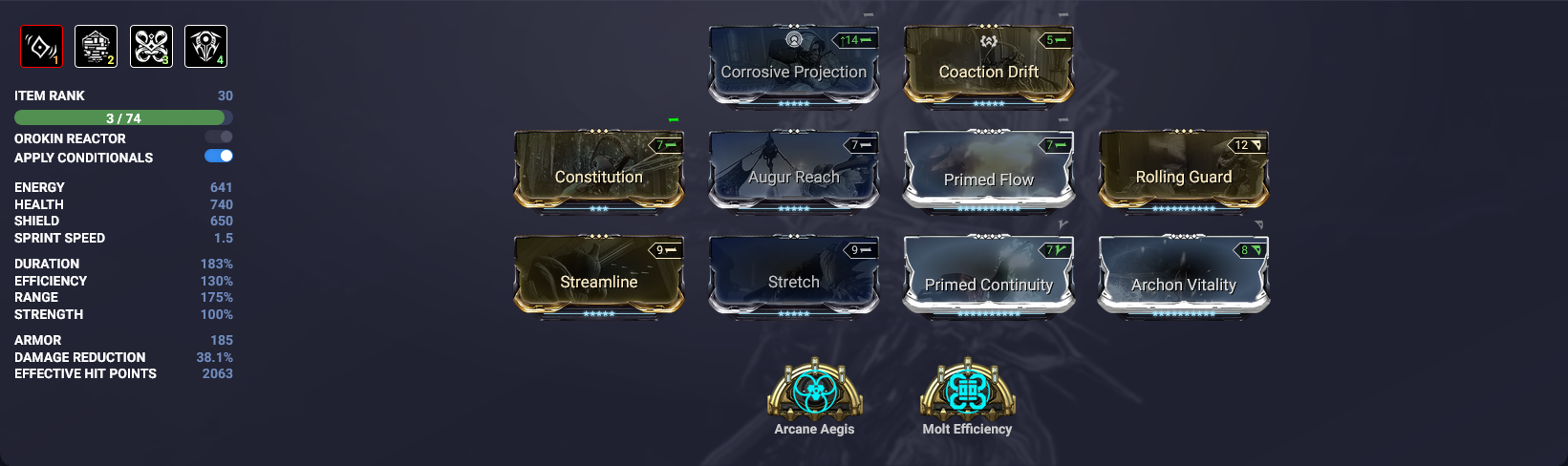Select the Streamline mod card
Screen dimensions: 1568x466
(598, 277)
